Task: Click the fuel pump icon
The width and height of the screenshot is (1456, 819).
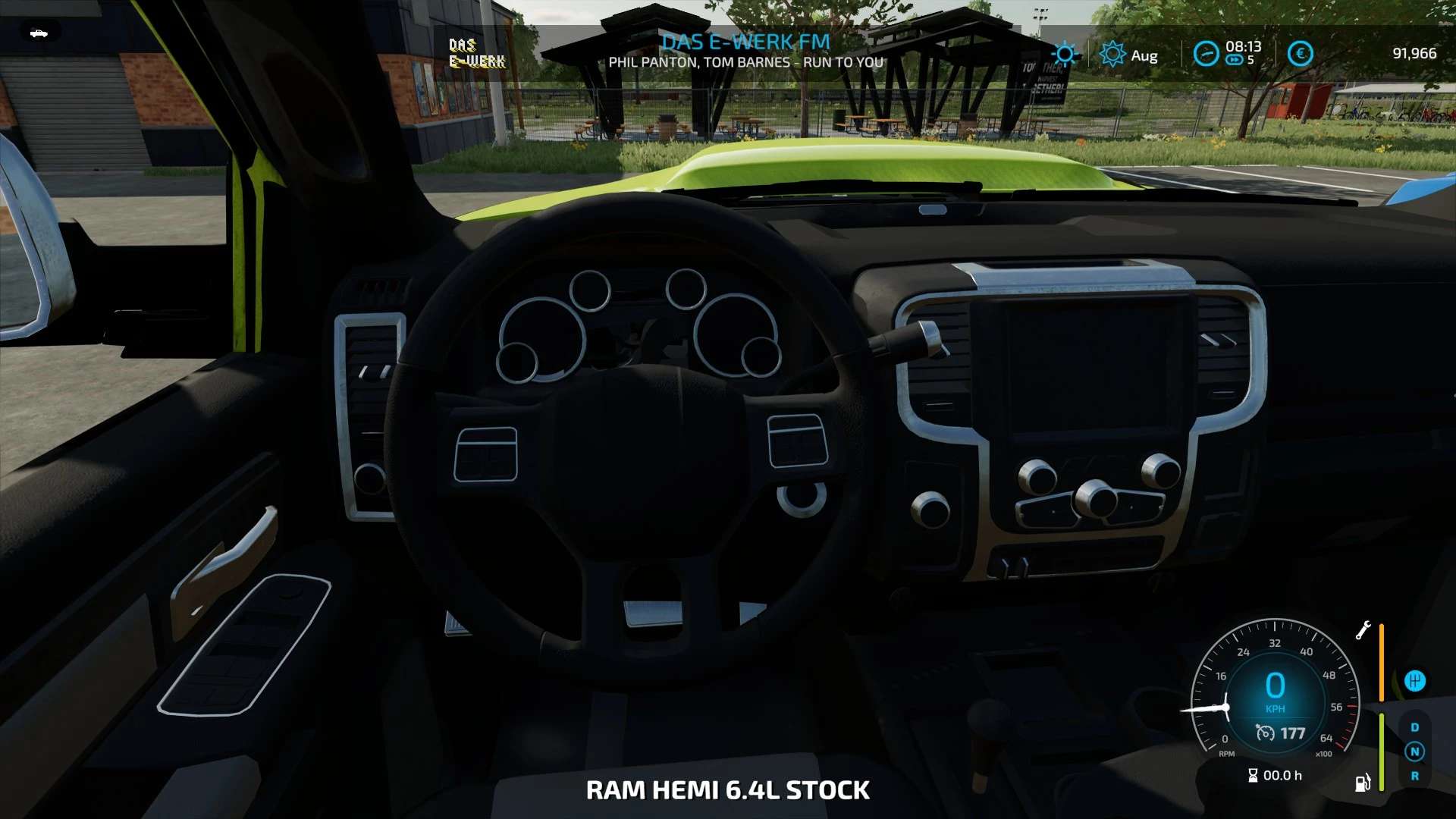Action: point(1363,783)
